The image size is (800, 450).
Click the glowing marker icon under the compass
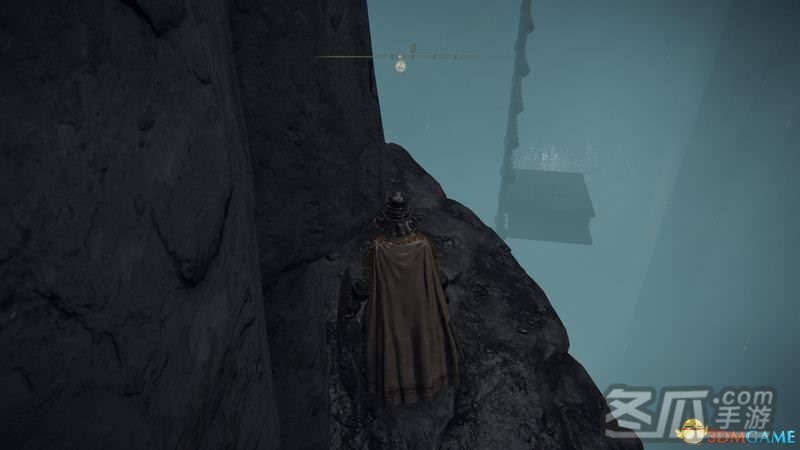click(x=400, y=66)
